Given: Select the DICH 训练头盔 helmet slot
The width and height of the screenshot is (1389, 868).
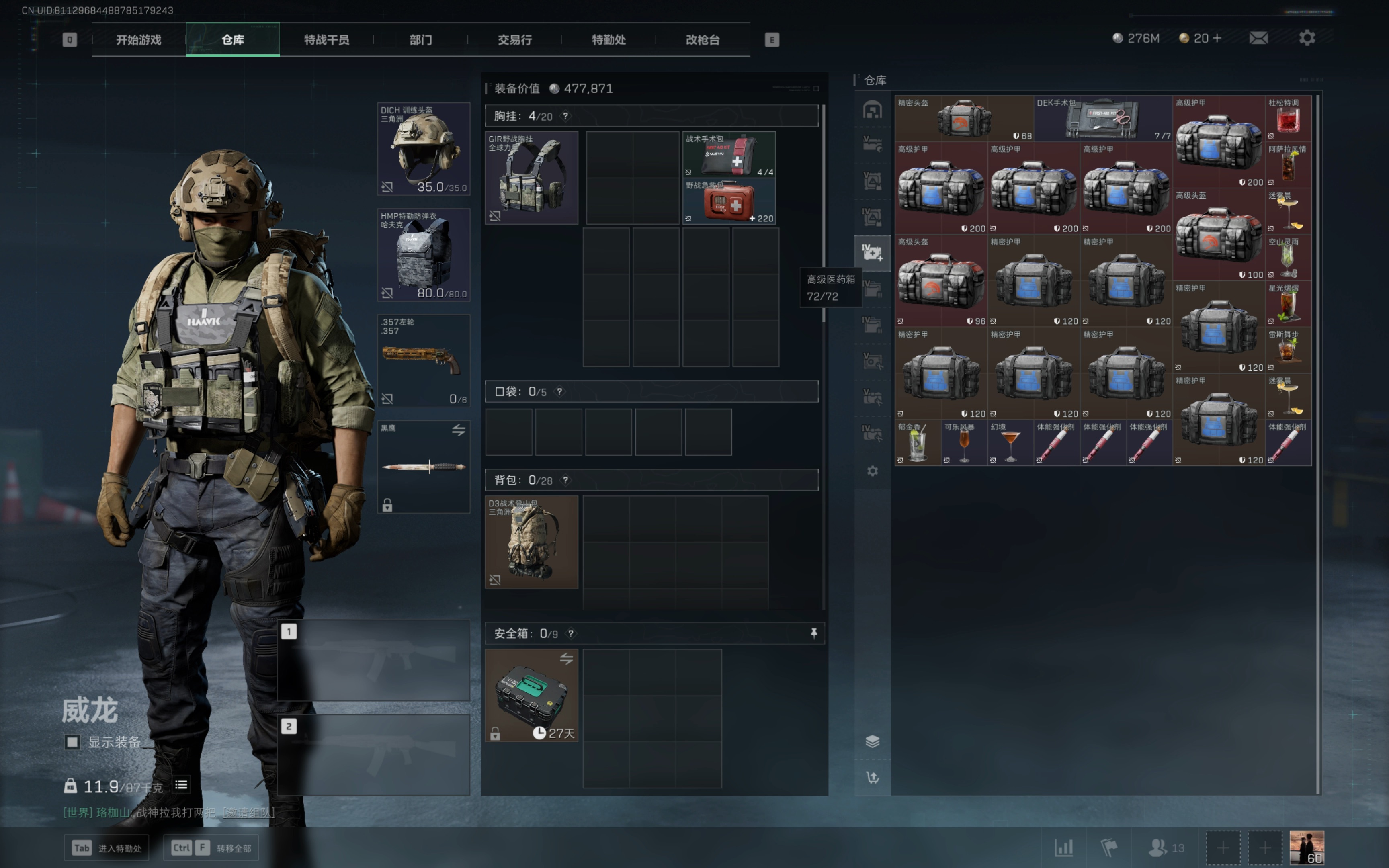Looking at the screenshot, I should pos(424,149).
